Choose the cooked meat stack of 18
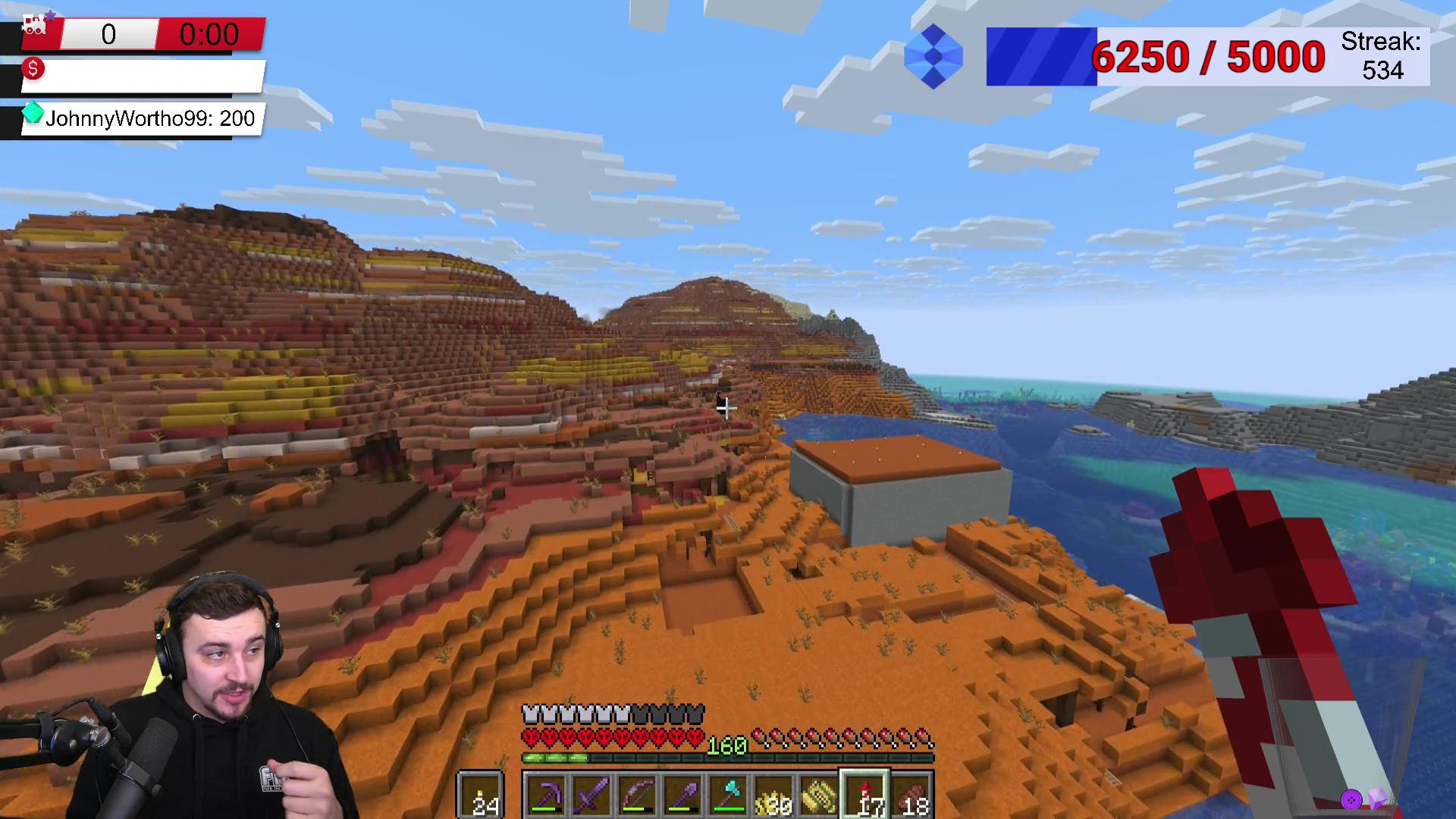The image size is (1456, 819). 911,795
